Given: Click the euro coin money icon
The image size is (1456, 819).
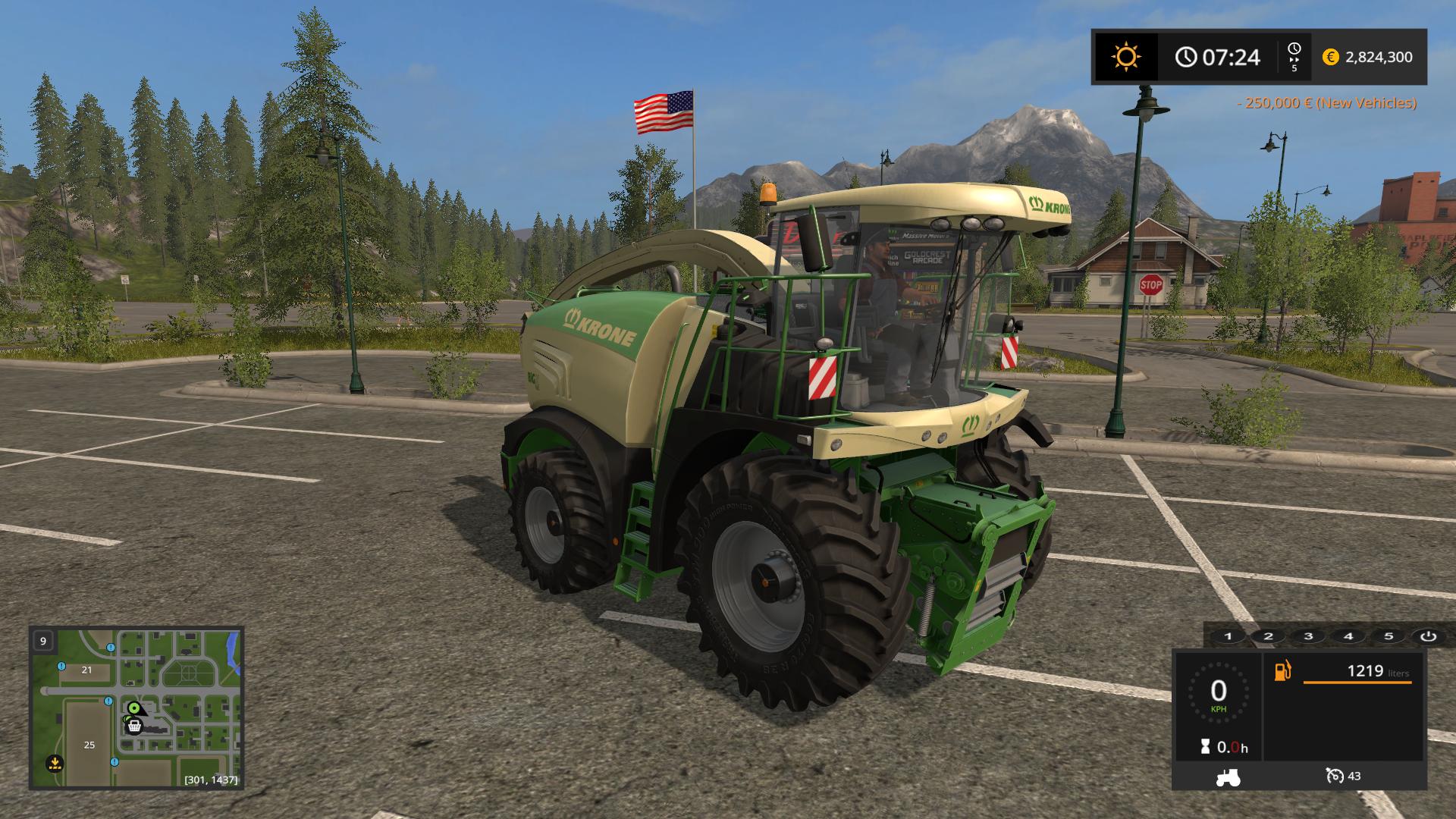Looking at the screenshot, I should tap(1330, 57).
